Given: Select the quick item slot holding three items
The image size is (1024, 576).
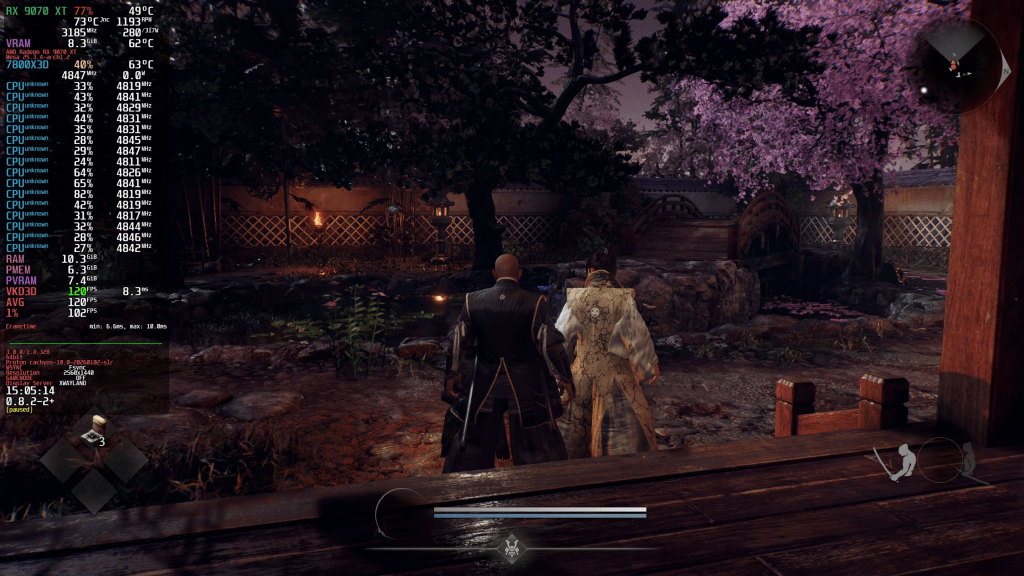Looking at the screenshot, I should (x=95, y=430).
